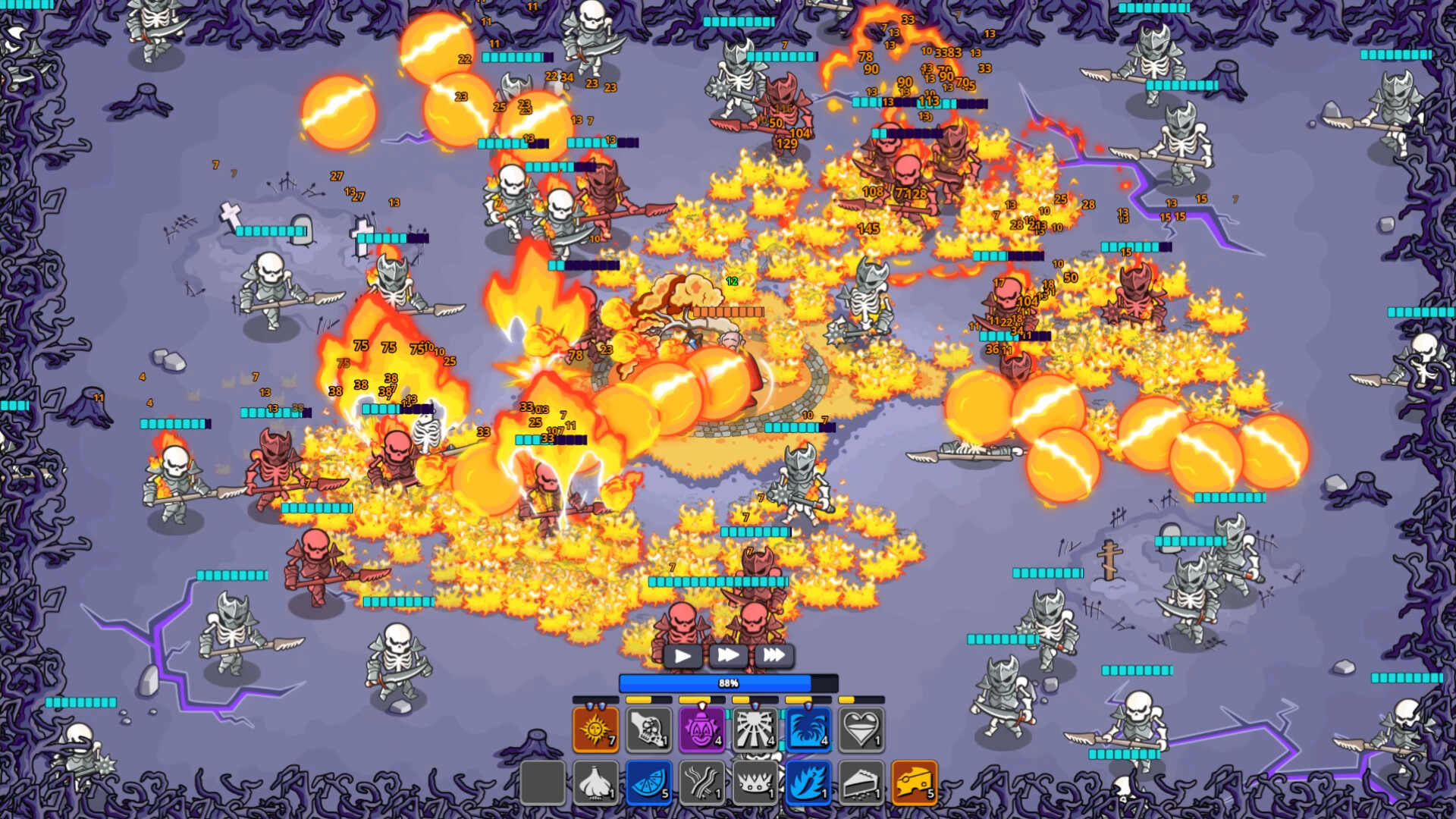The width and height of the screenshot is (1456, 819).
Task: Click the crown item icon
Action: click(755, 785)
